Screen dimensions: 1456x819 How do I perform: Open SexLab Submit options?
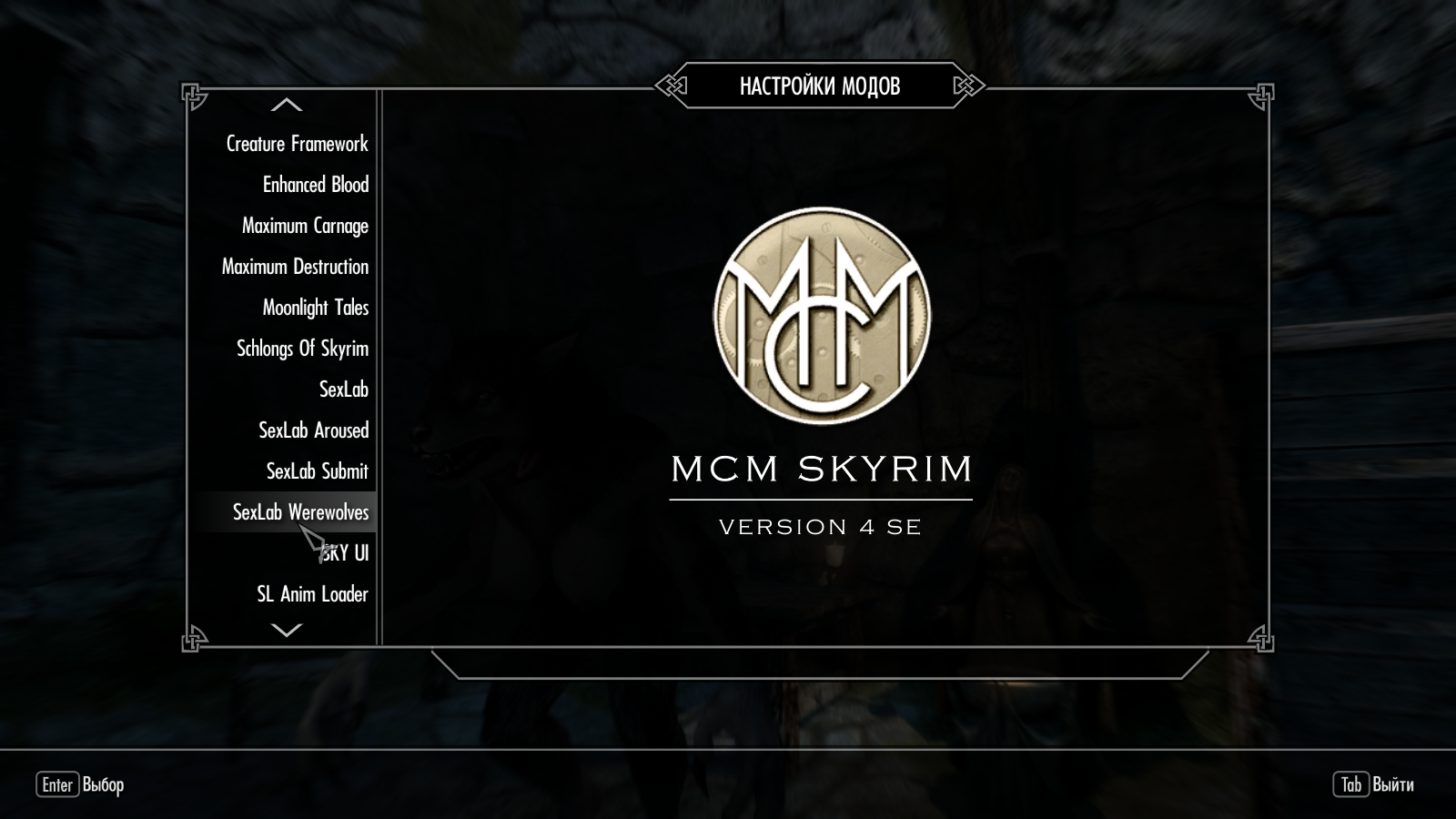[x=317, y=471]
